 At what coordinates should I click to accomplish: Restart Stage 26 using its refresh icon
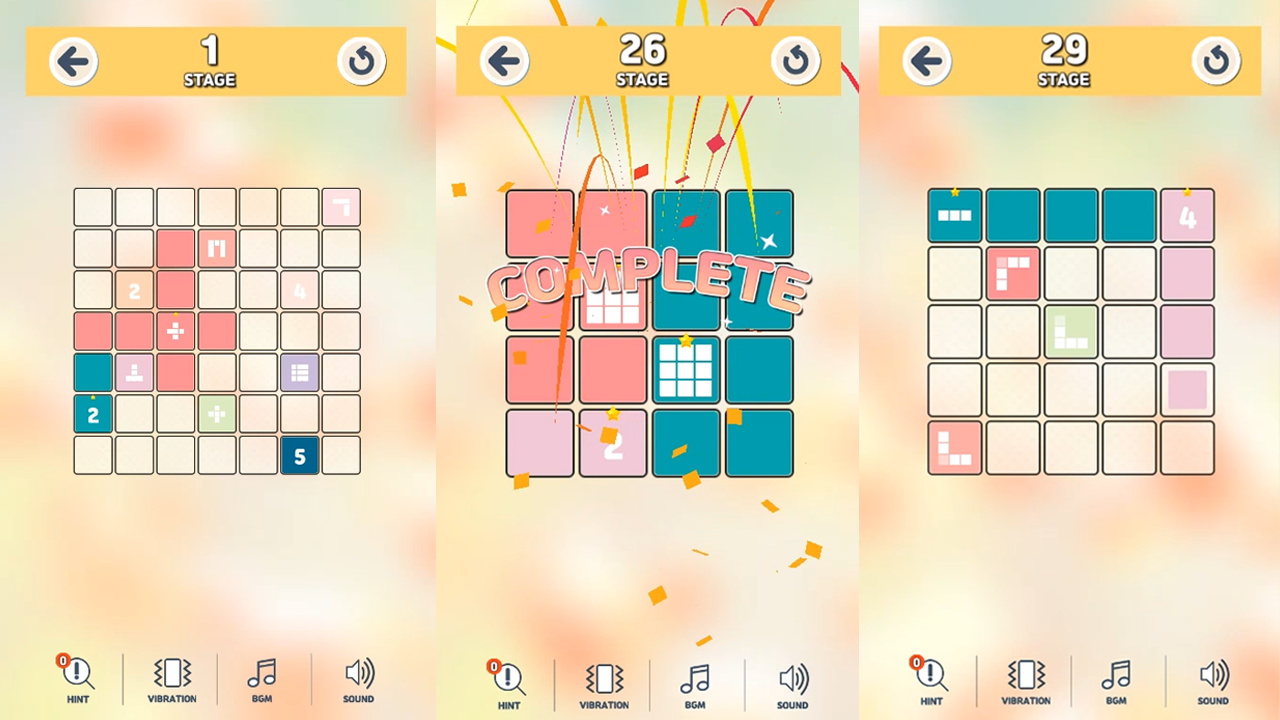794,61
